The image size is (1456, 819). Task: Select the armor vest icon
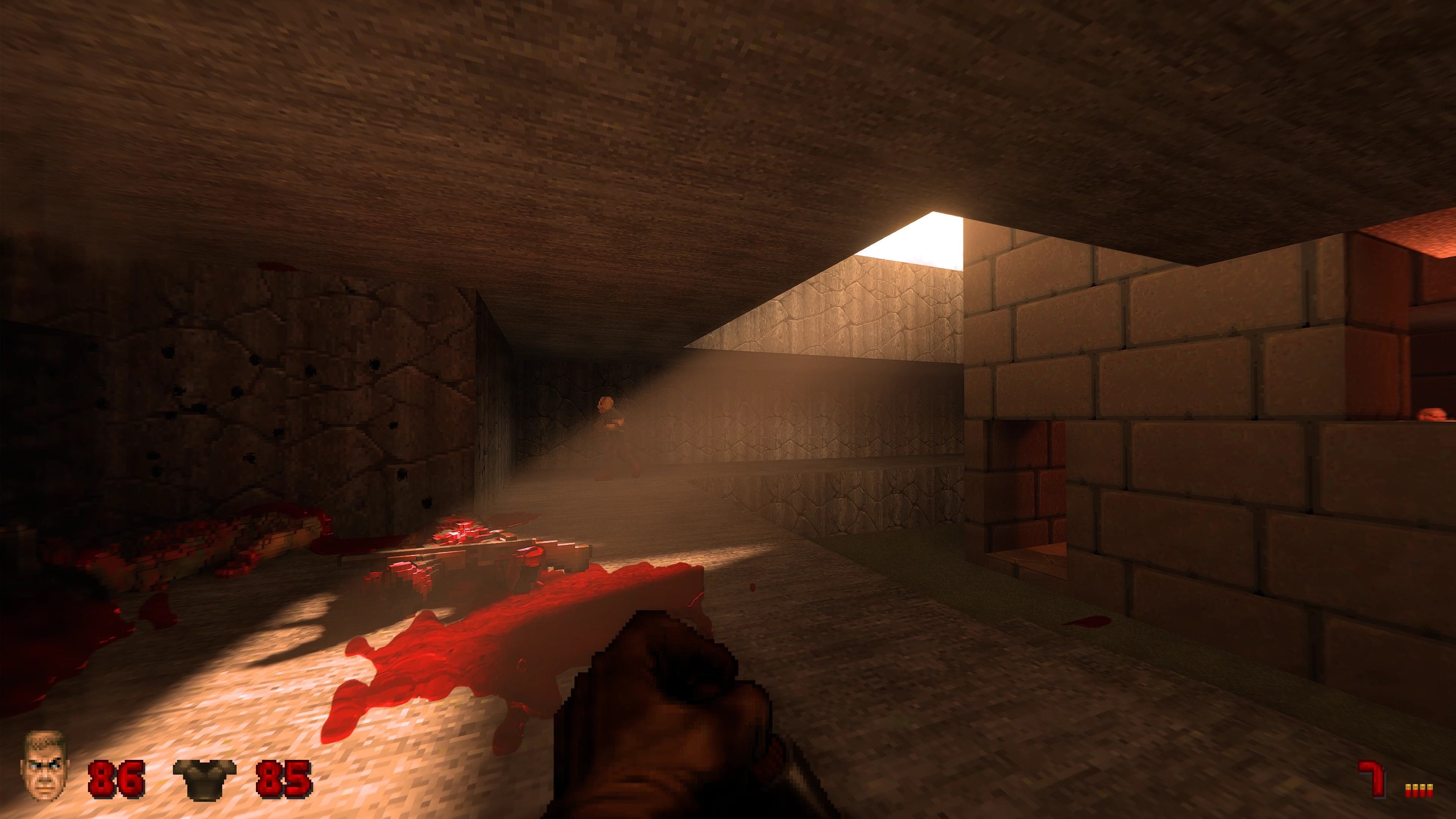[204, 779]
